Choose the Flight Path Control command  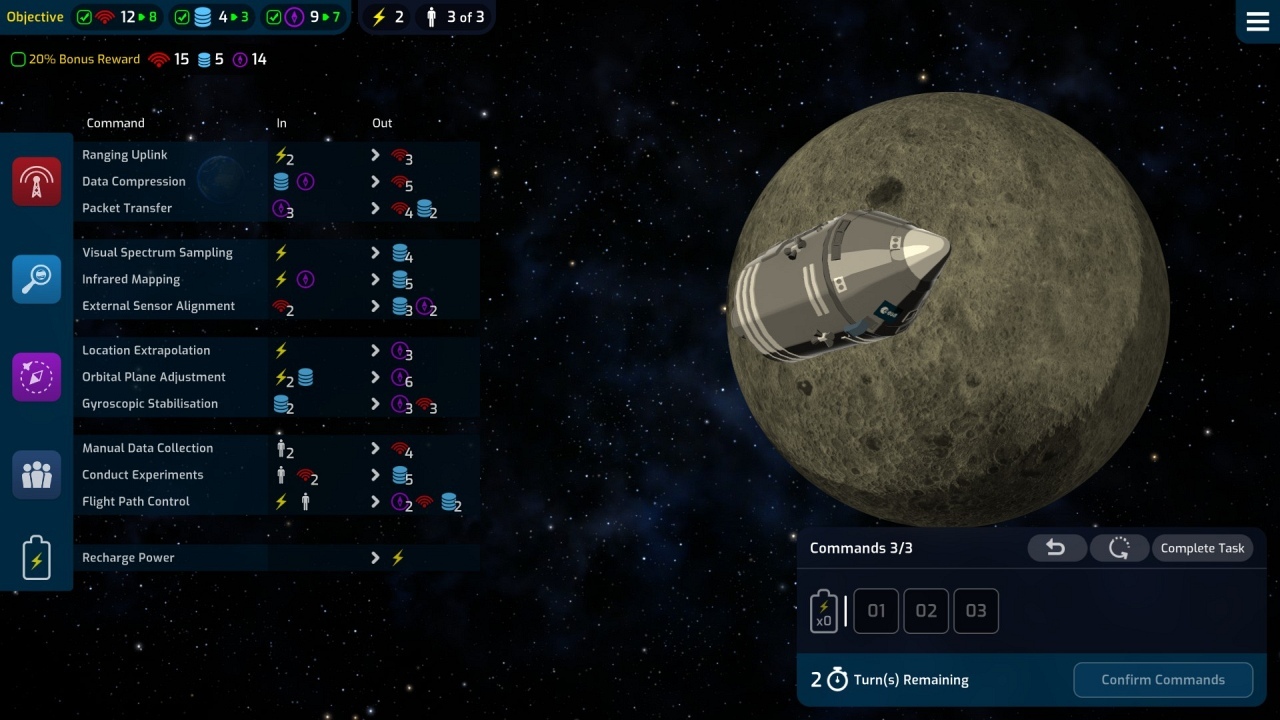pos(136,502)
